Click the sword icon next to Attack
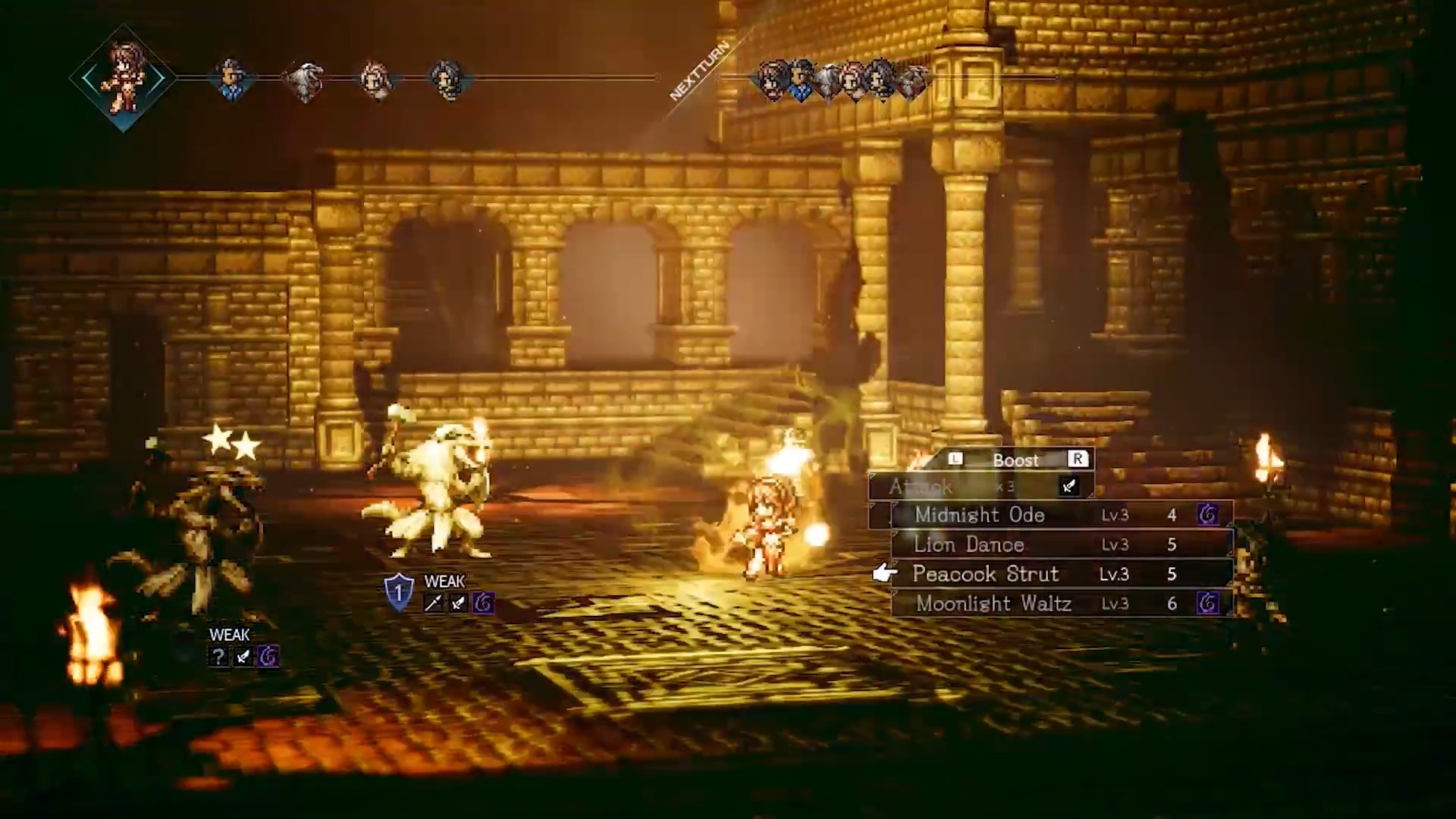This screenshot has height=819, width=1456. [1069, 486]
